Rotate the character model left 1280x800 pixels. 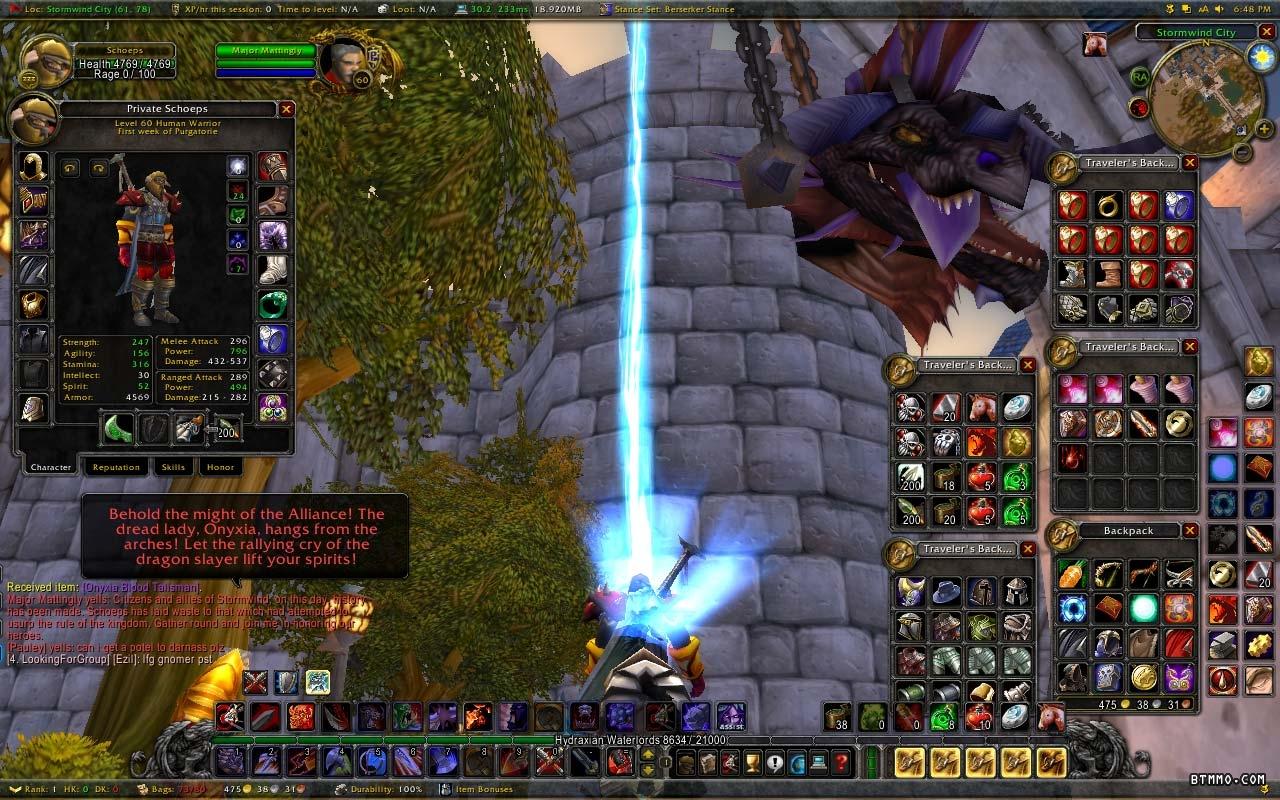[70, 168]
